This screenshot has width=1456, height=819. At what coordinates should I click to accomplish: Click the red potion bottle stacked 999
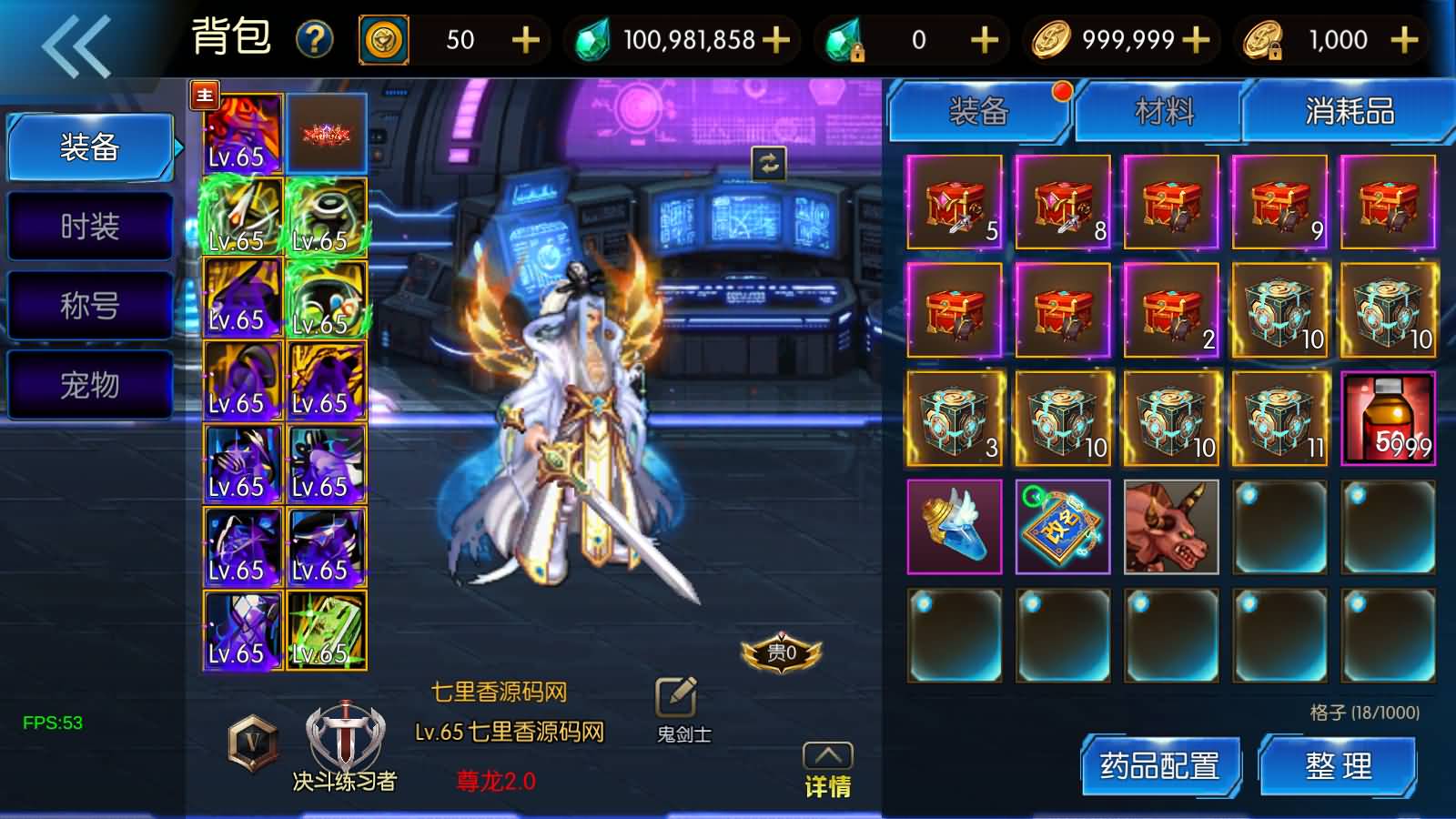point(1388,419)
